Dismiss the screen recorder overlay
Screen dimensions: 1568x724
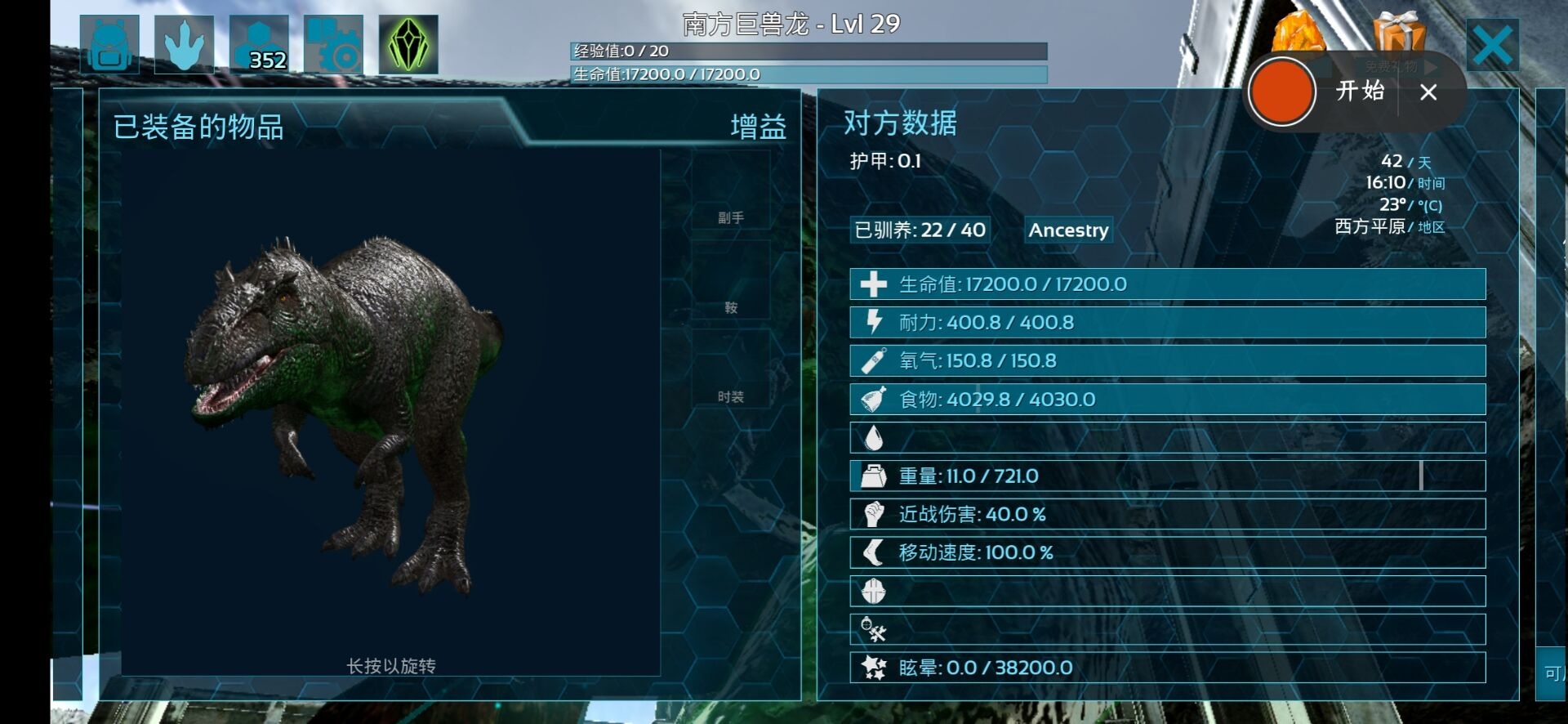click(x=1428, y=92)
